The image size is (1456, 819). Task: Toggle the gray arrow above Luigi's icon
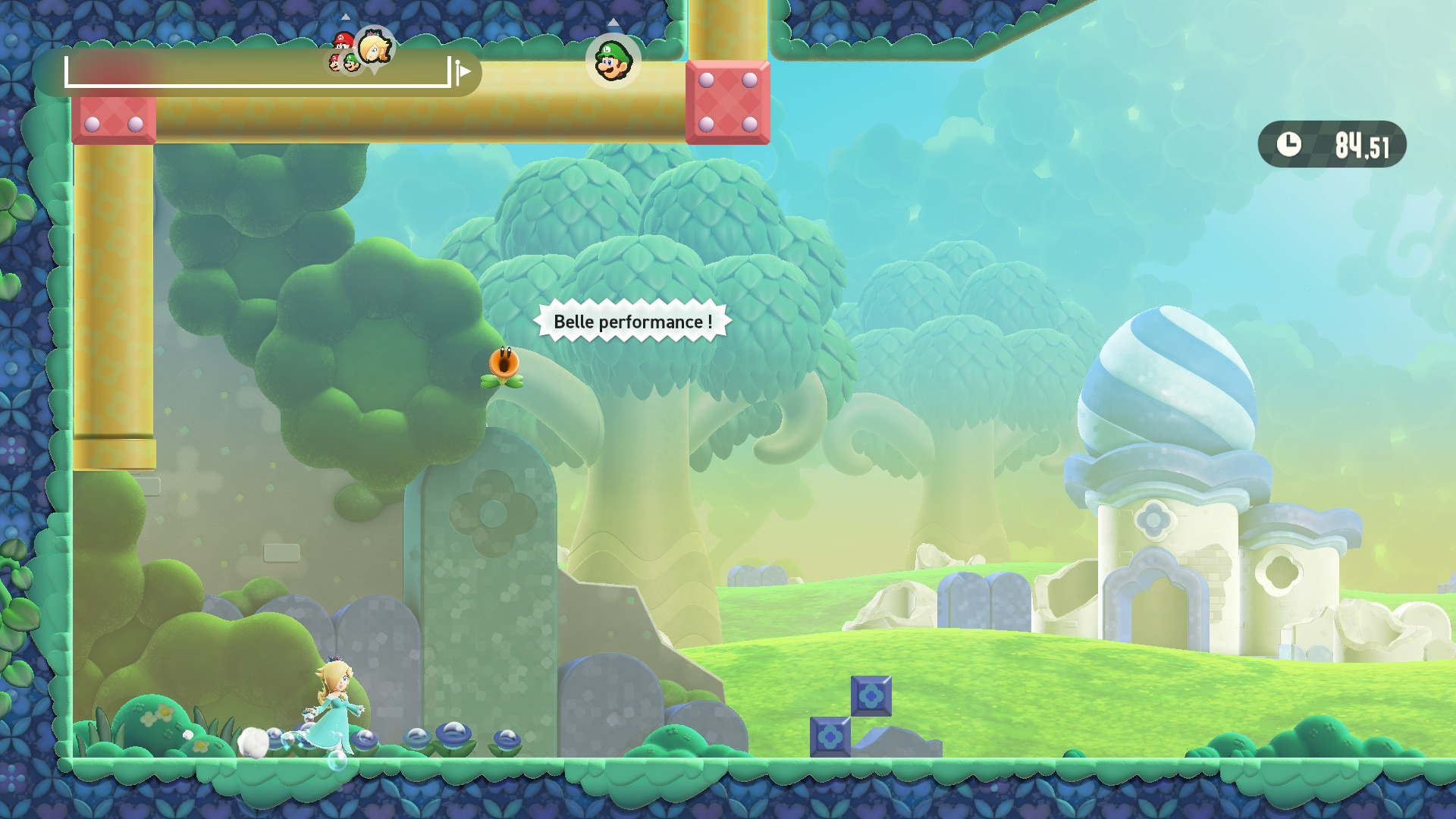[x=613, y=24]
